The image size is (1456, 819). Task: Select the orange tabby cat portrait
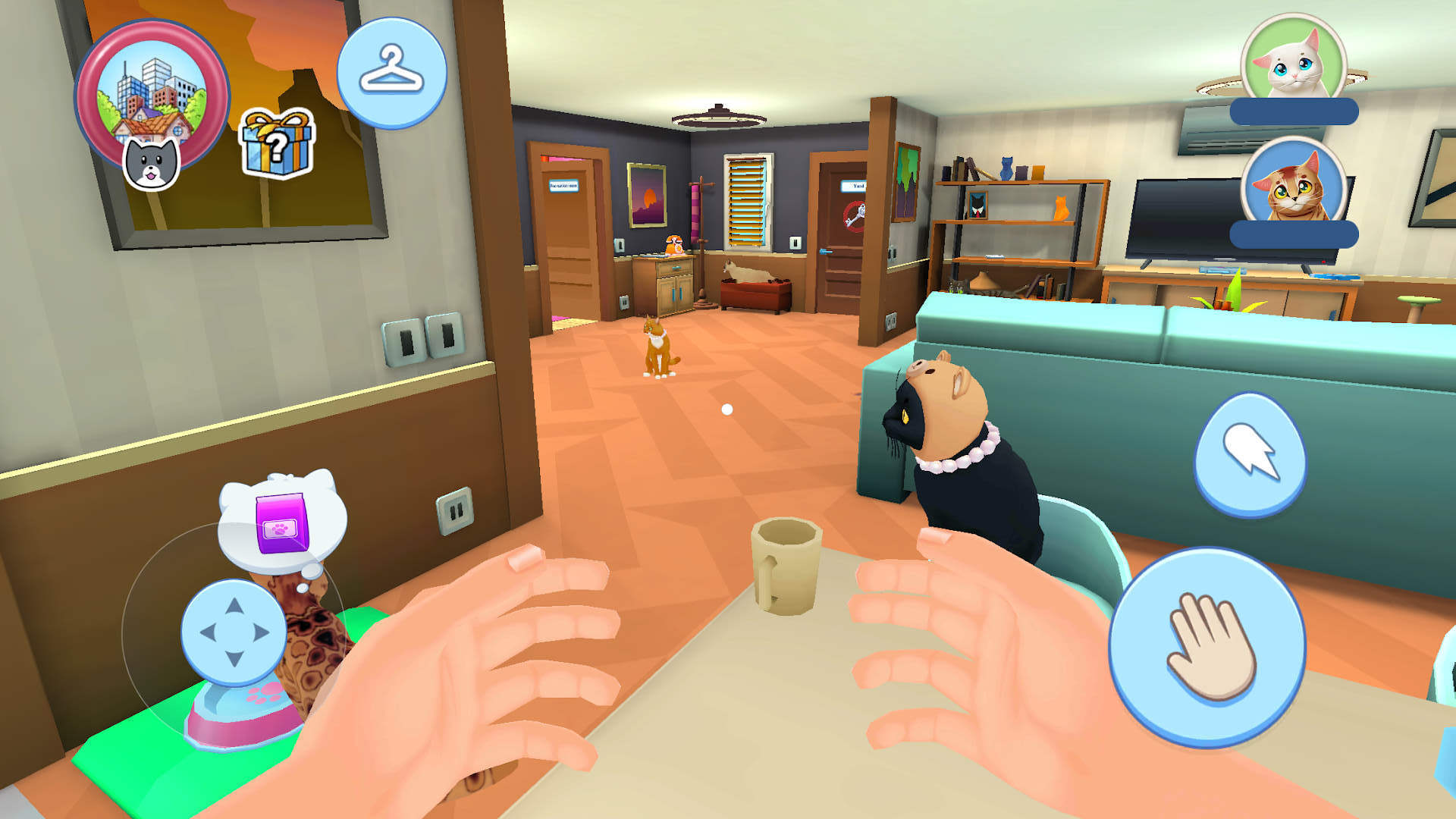[x=1293, y=184]
